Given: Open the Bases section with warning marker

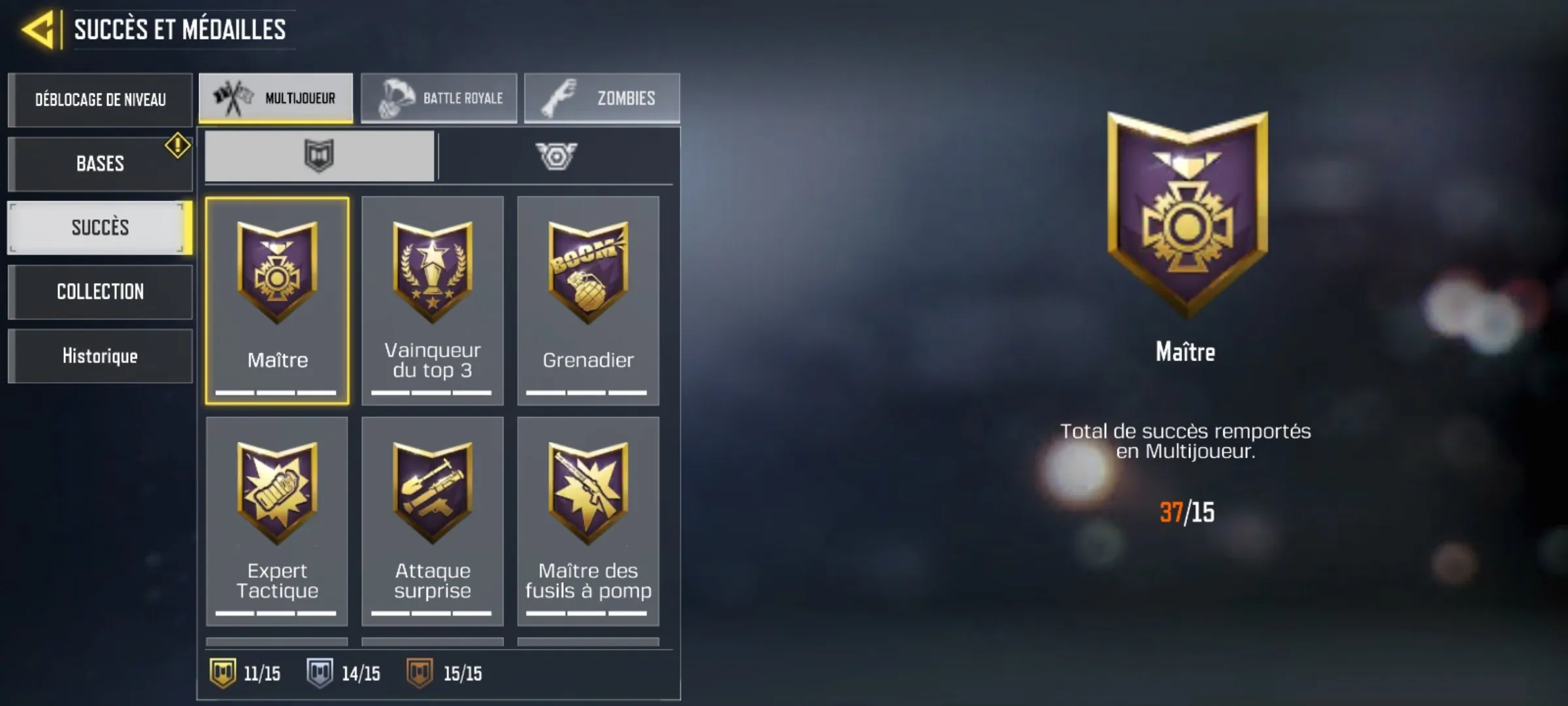Looking at the screenshot, I should point(100,163).
